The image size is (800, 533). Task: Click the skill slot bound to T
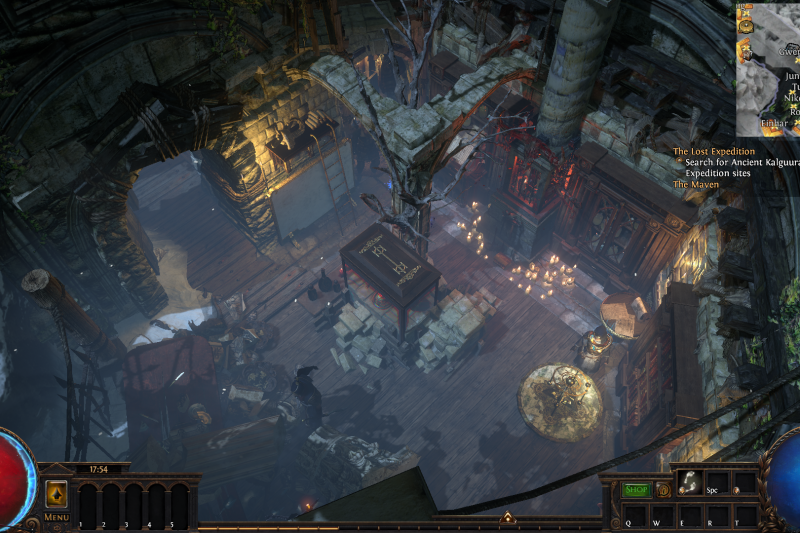[744, 513]
